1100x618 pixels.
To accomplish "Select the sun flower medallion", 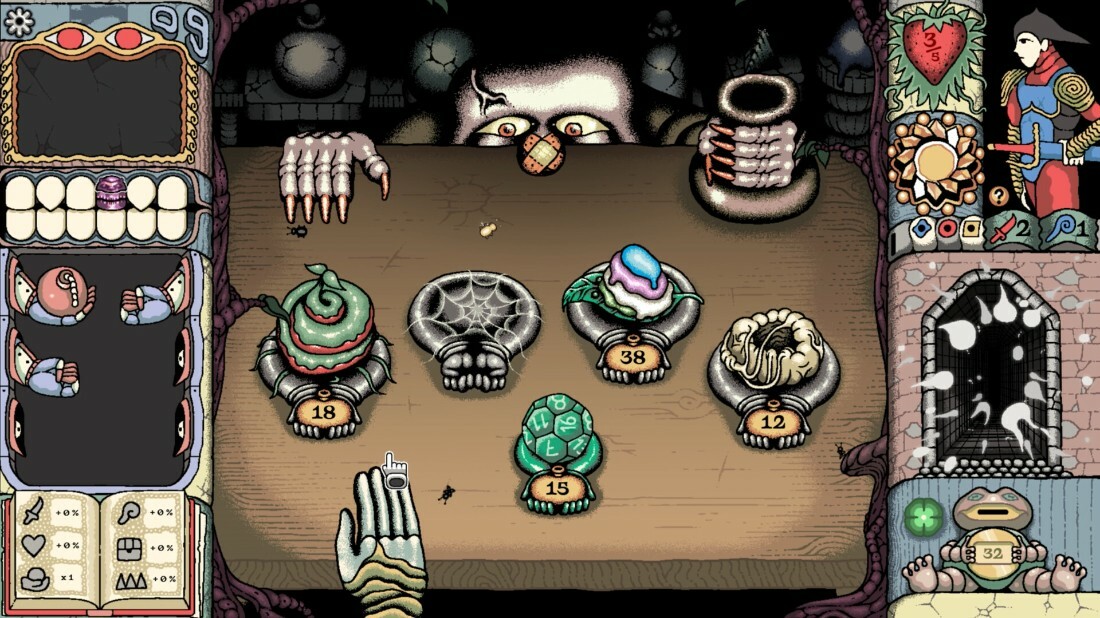I will tap(938, 160).
